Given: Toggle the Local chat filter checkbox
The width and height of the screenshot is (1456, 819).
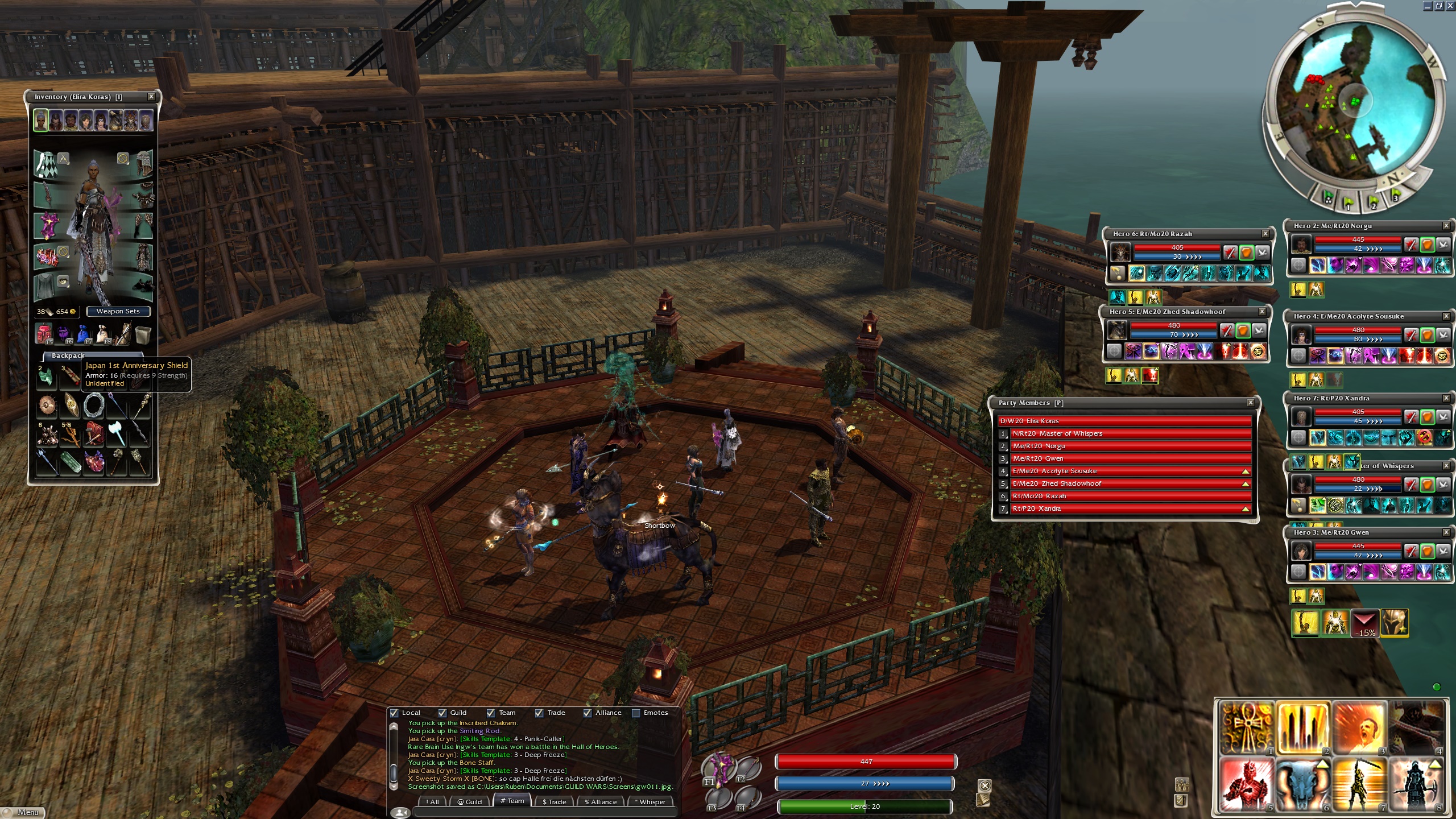Looking at the screenshot, I should 394,713.
